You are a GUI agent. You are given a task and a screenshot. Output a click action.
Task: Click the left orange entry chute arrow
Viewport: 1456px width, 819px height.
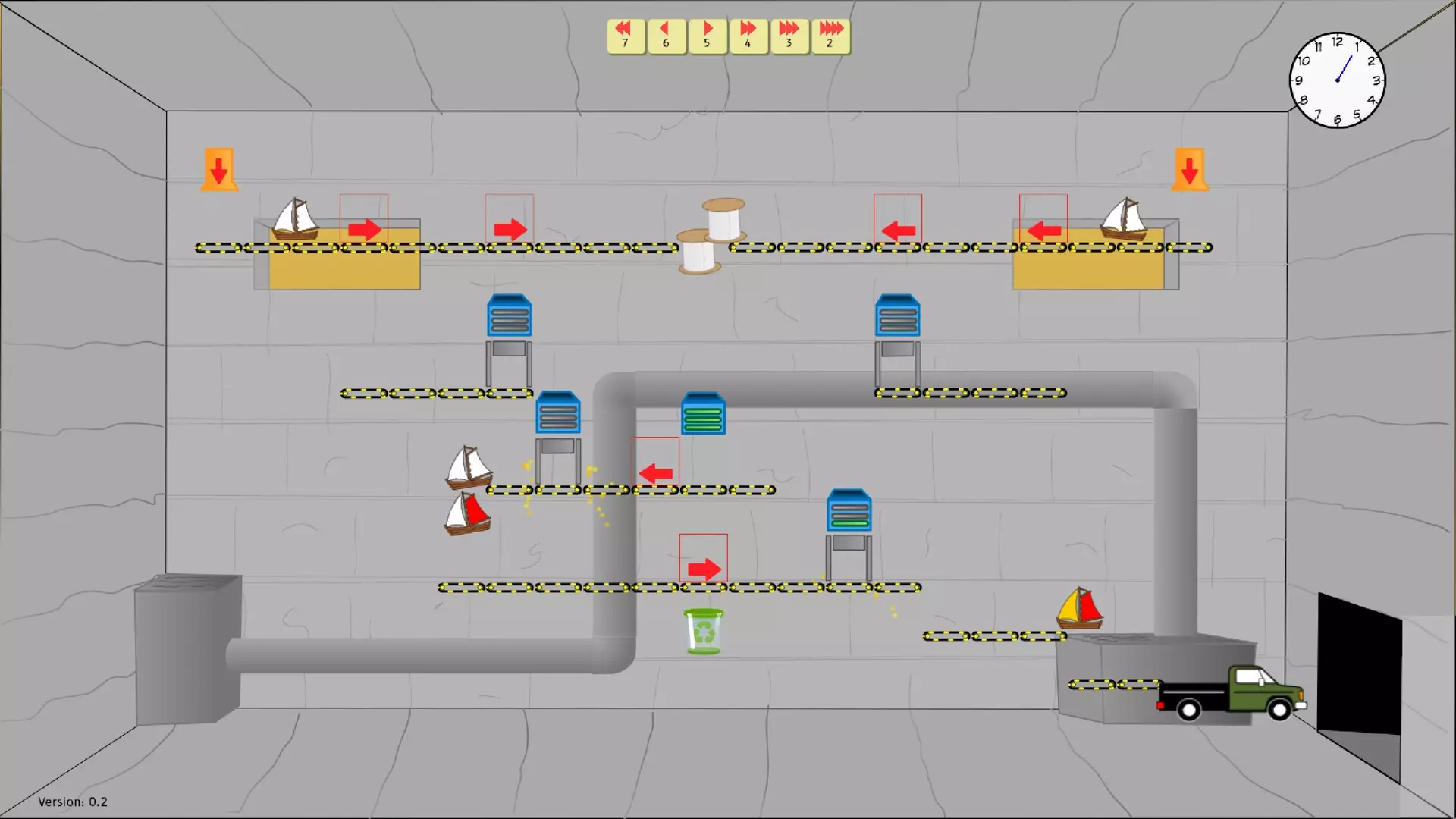[218, 168]
